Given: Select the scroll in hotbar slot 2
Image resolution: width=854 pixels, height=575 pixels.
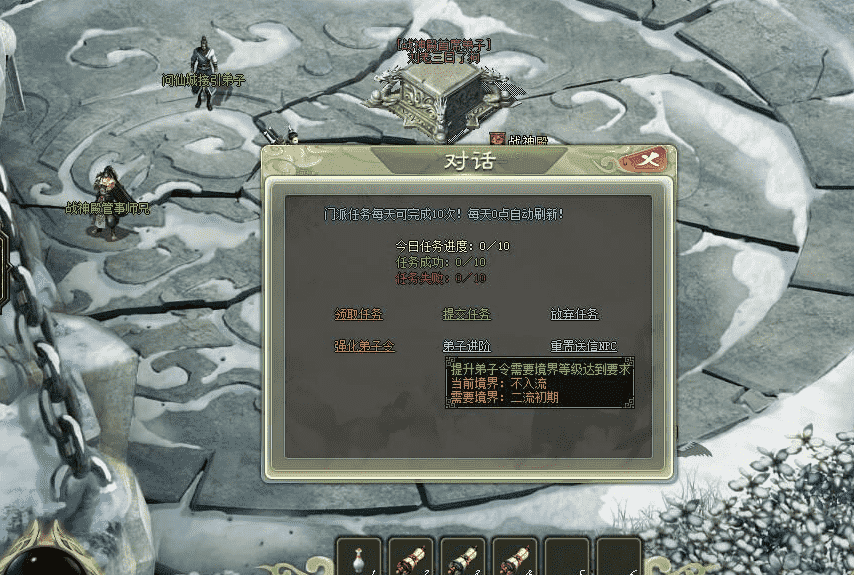Looking at the screenshot, I should point(411,557).
